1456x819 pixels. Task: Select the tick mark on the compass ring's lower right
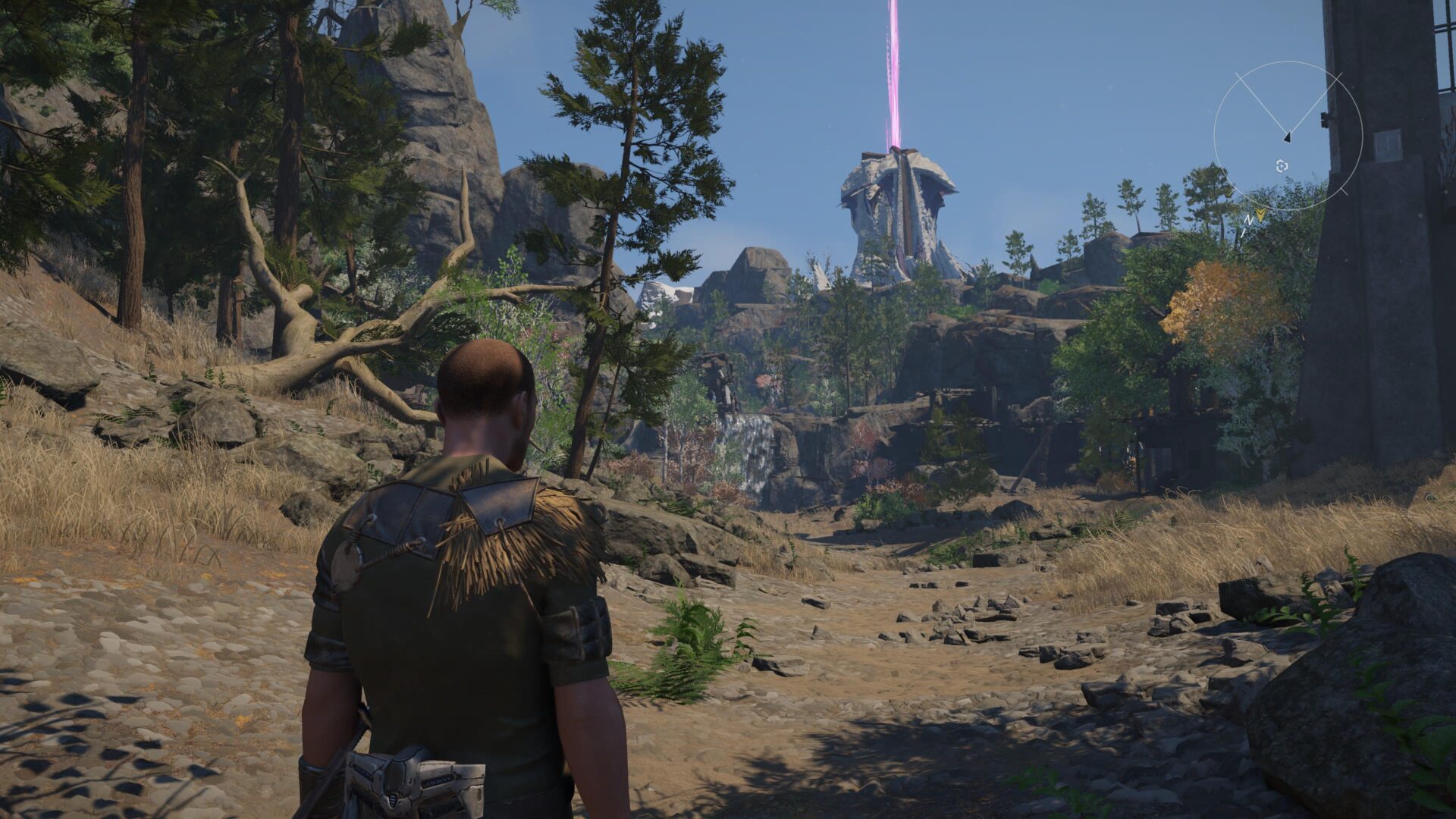pyautogui.click(x=1345, y=192)
